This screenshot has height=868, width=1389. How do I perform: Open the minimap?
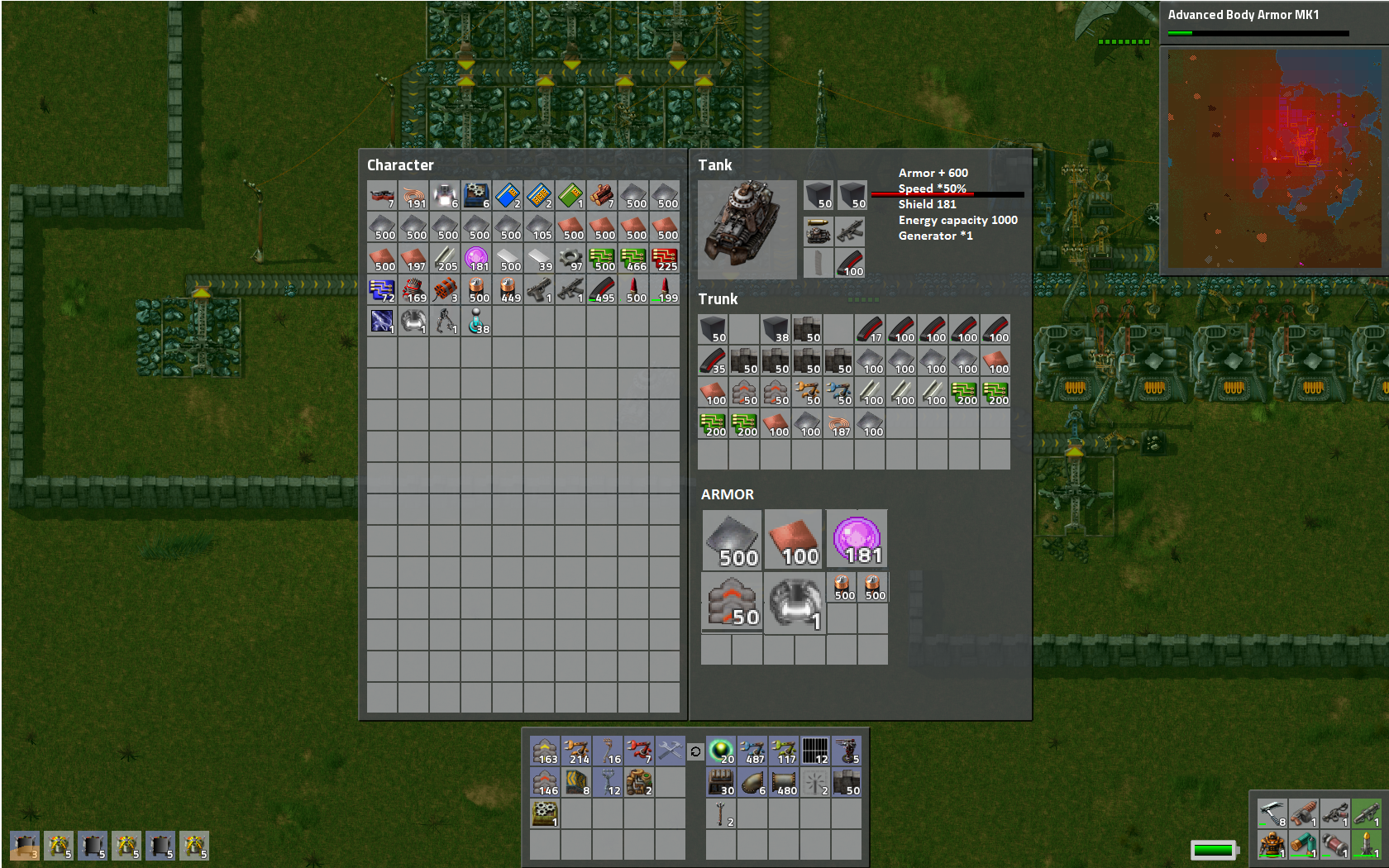pos(1274,159)
